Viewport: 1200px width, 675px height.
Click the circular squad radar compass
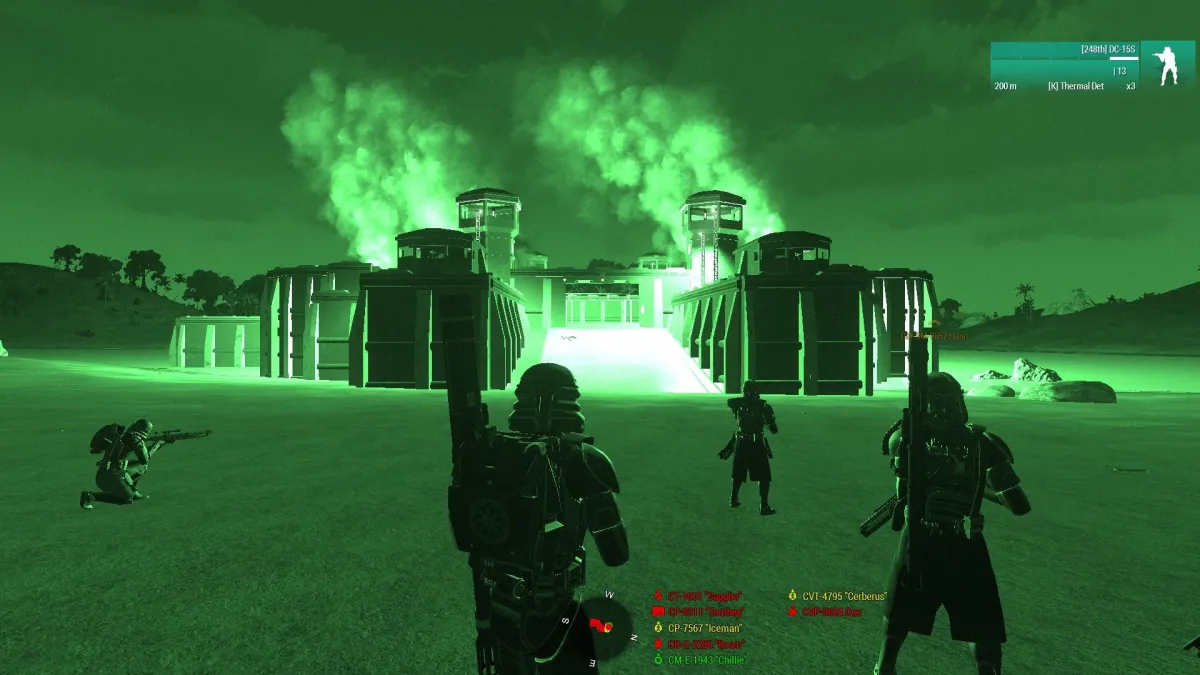(604, 623)
